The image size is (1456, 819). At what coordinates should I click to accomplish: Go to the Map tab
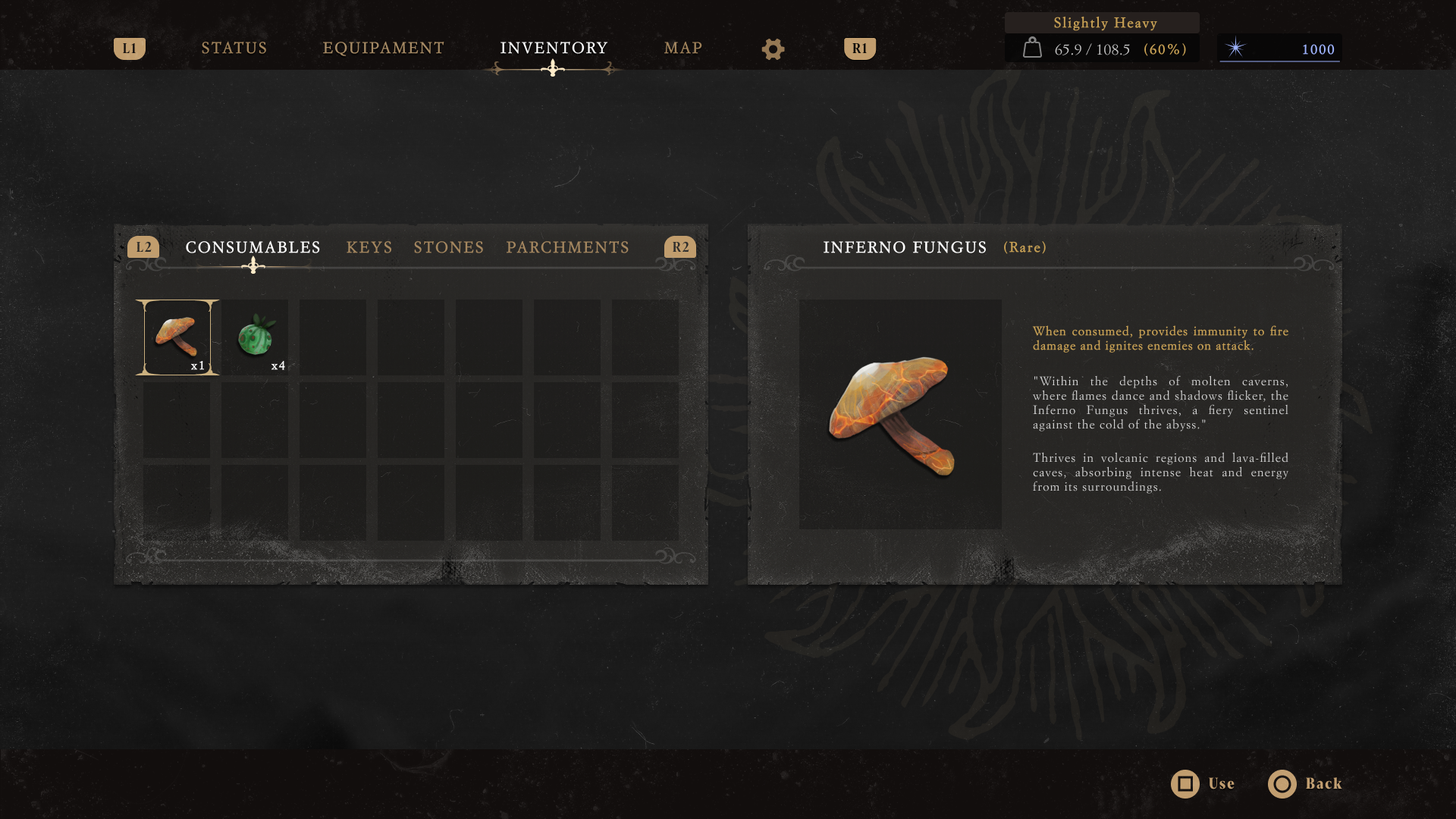(x=682, y=49)
